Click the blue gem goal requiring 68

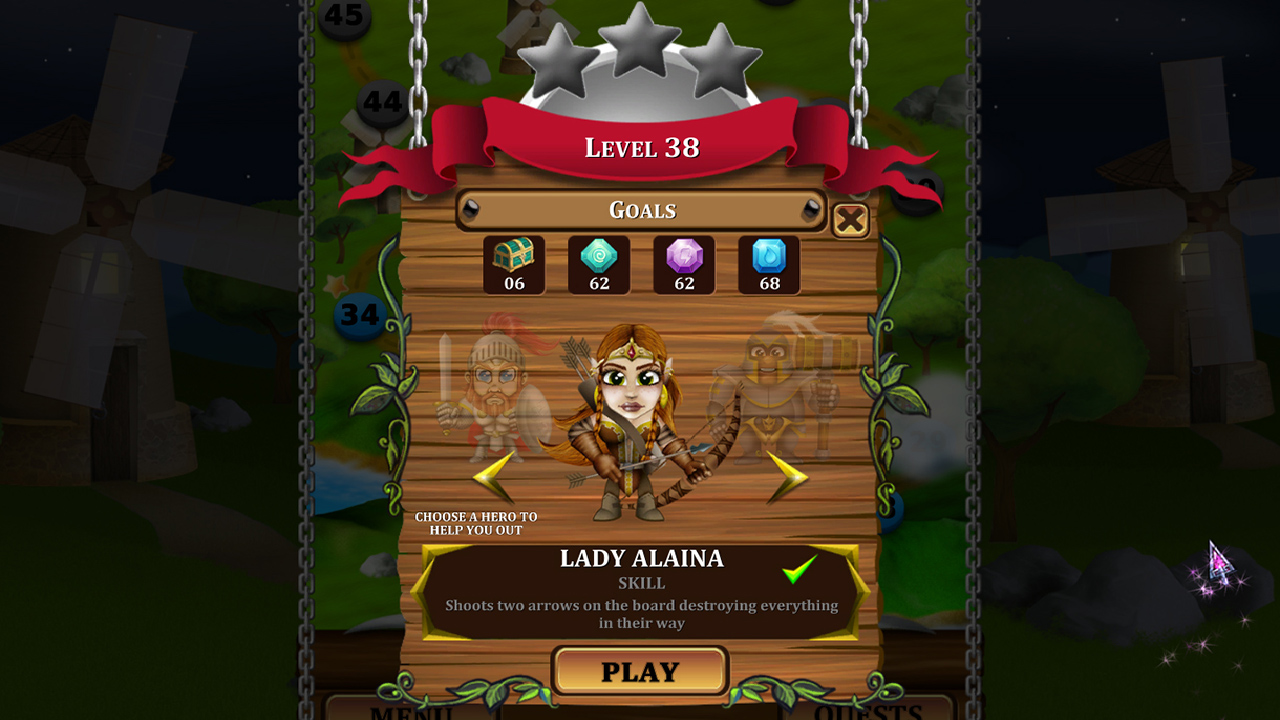point(769,263)
